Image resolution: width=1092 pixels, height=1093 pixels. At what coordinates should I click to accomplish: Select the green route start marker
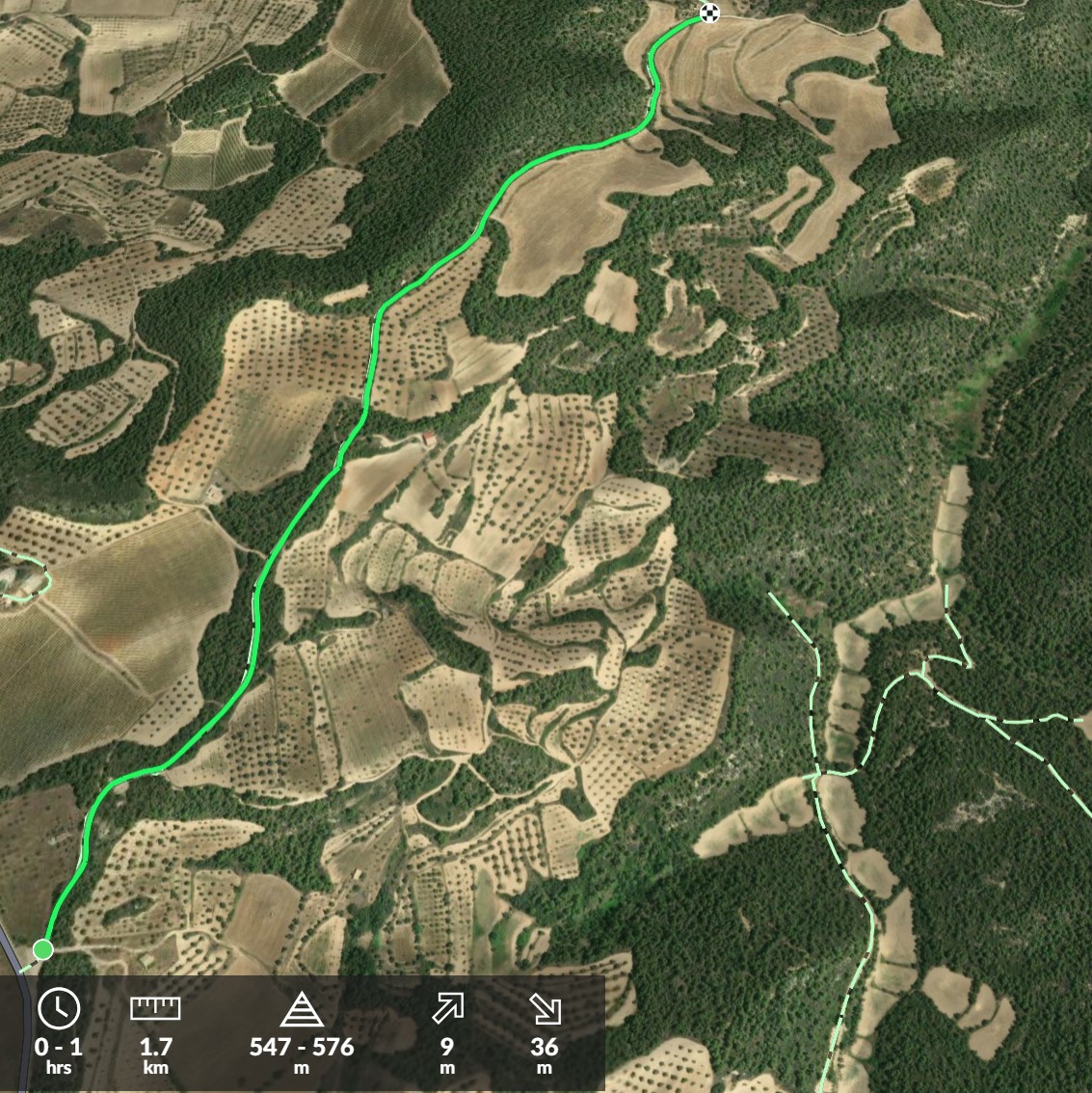click(x=42, y=950)
